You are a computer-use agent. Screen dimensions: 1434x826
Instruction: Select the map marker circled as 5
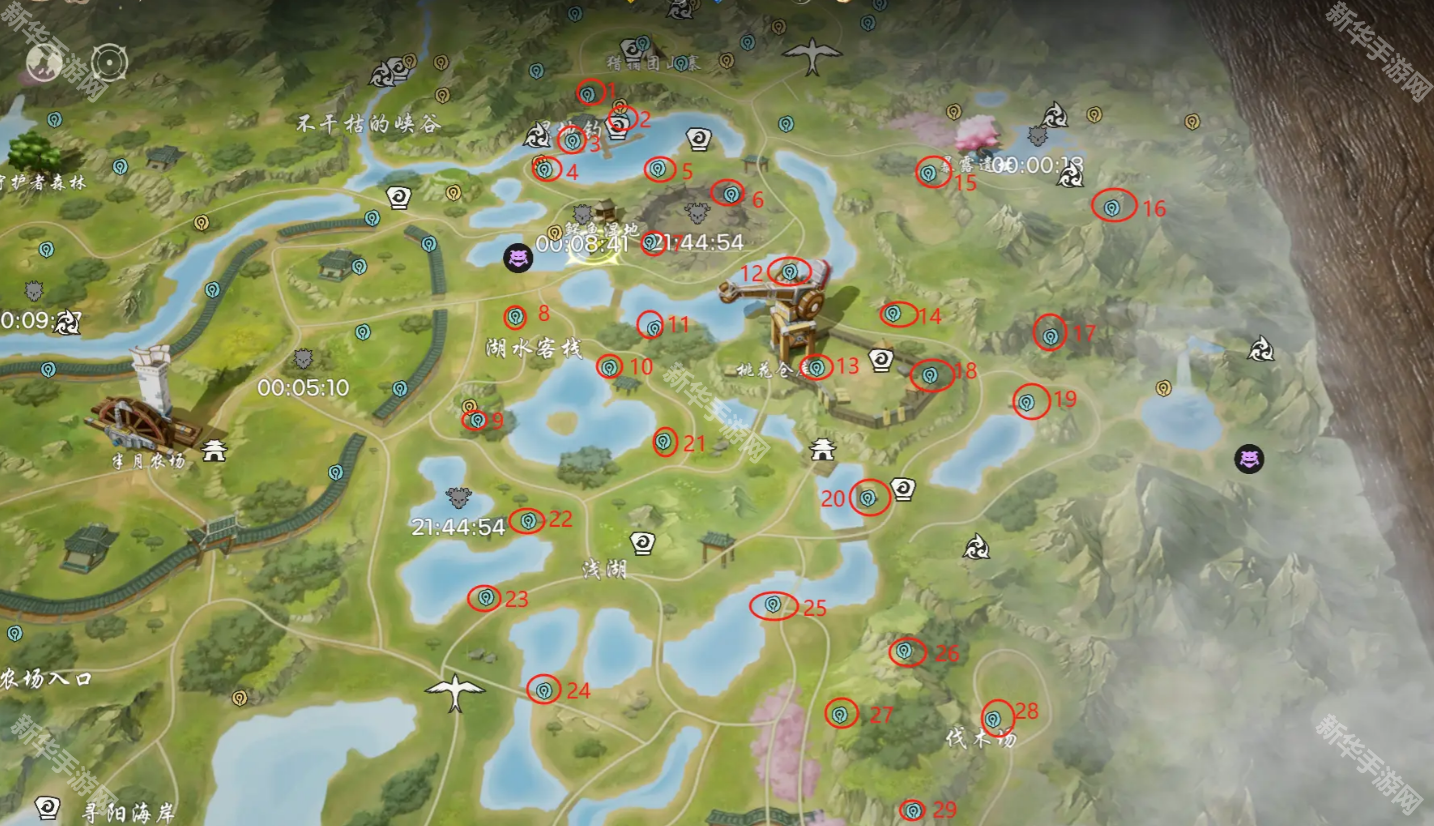point(658,169)
